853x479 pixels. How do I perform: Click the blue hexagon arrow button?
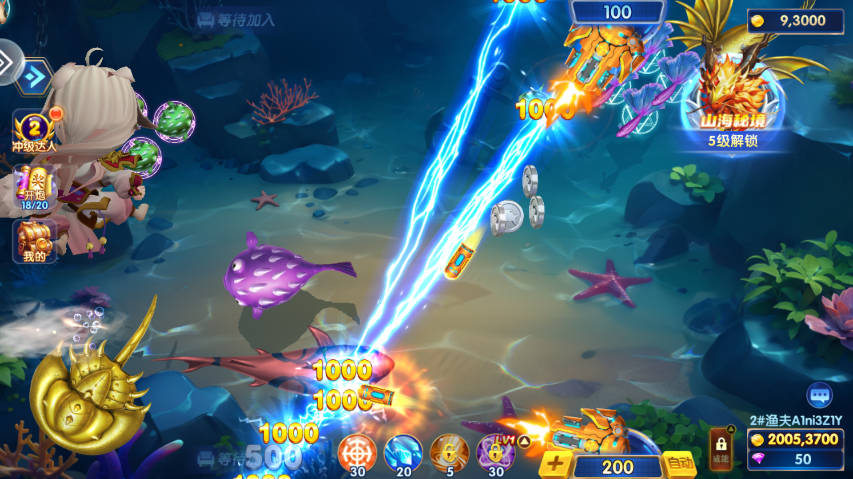tap(35, 76)
